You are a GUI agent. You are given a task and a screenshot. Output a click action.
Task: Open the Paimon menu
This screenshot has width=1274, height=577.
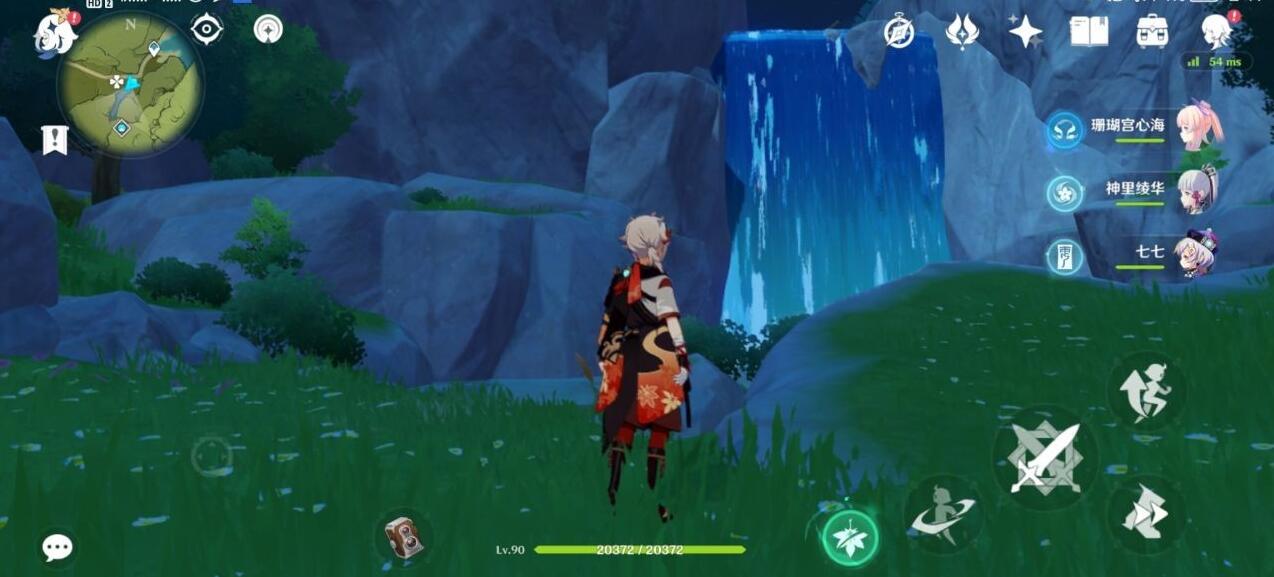57,31
